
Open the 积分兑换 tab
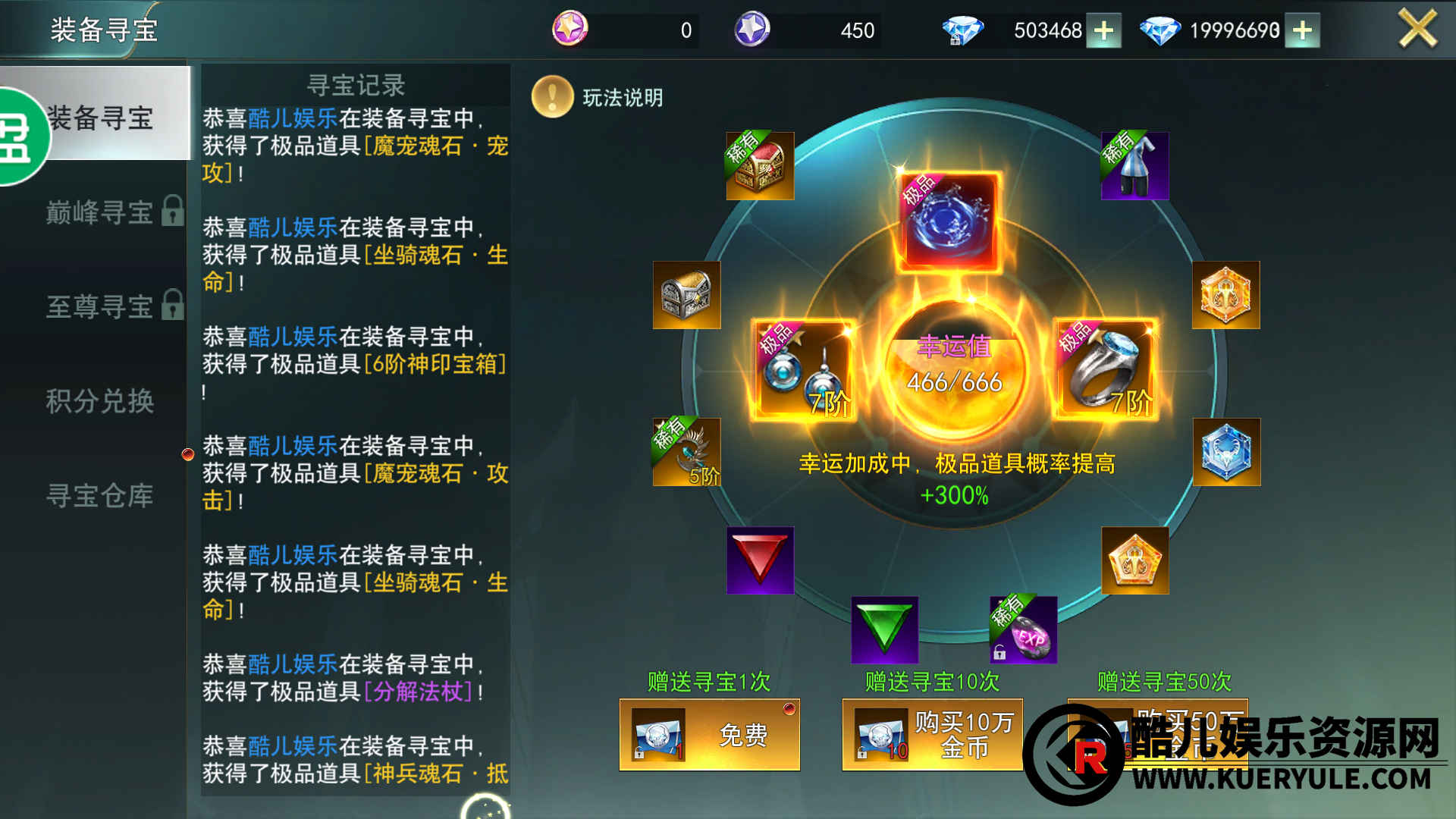[100, 401]
